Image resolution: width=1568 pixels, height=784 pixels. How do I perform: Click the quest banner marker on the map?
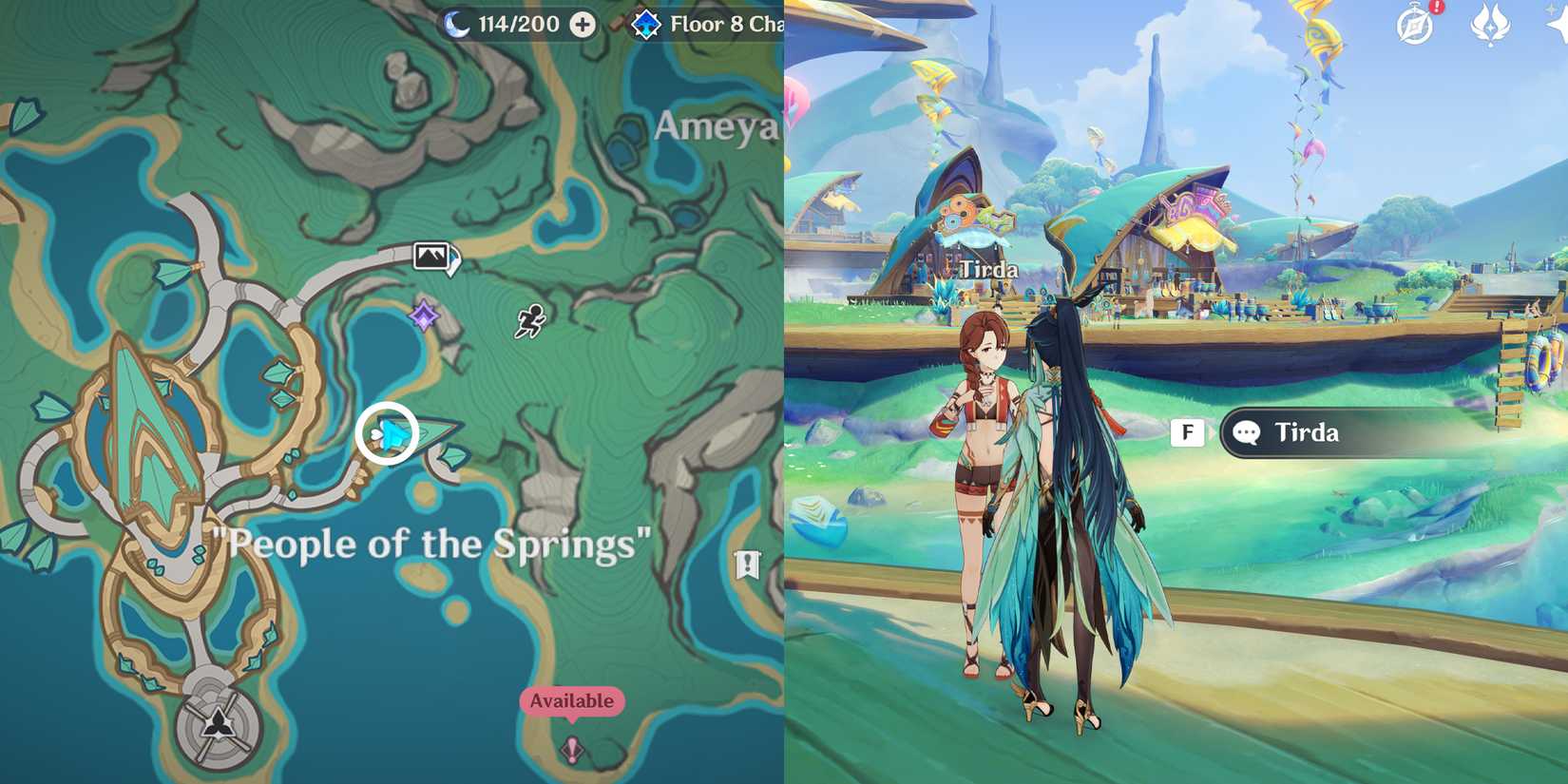[748, 563]
